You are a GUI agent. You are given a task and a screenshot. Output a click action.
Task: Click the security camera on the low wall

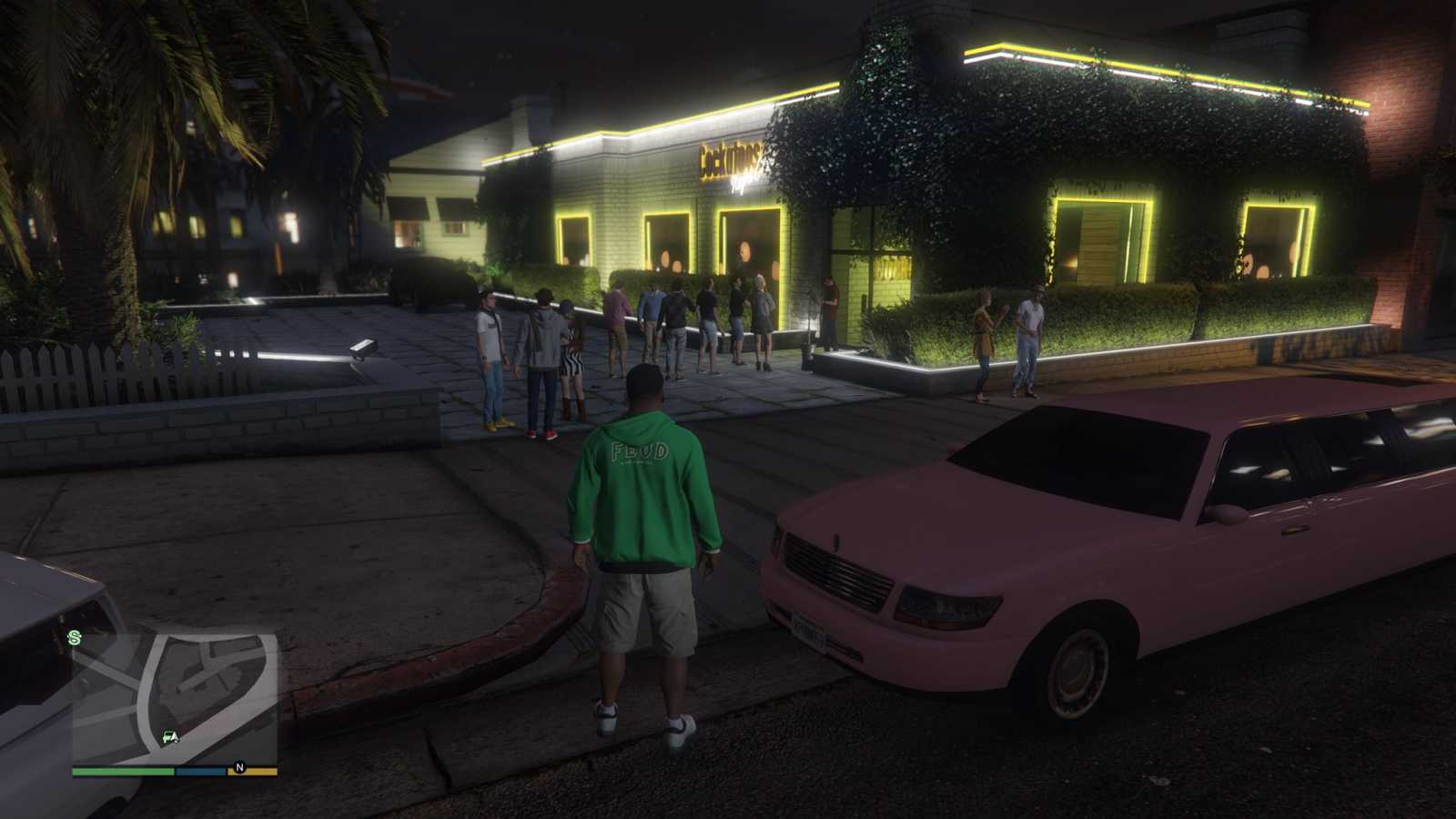pyautogui.click(x=361, y=348)
